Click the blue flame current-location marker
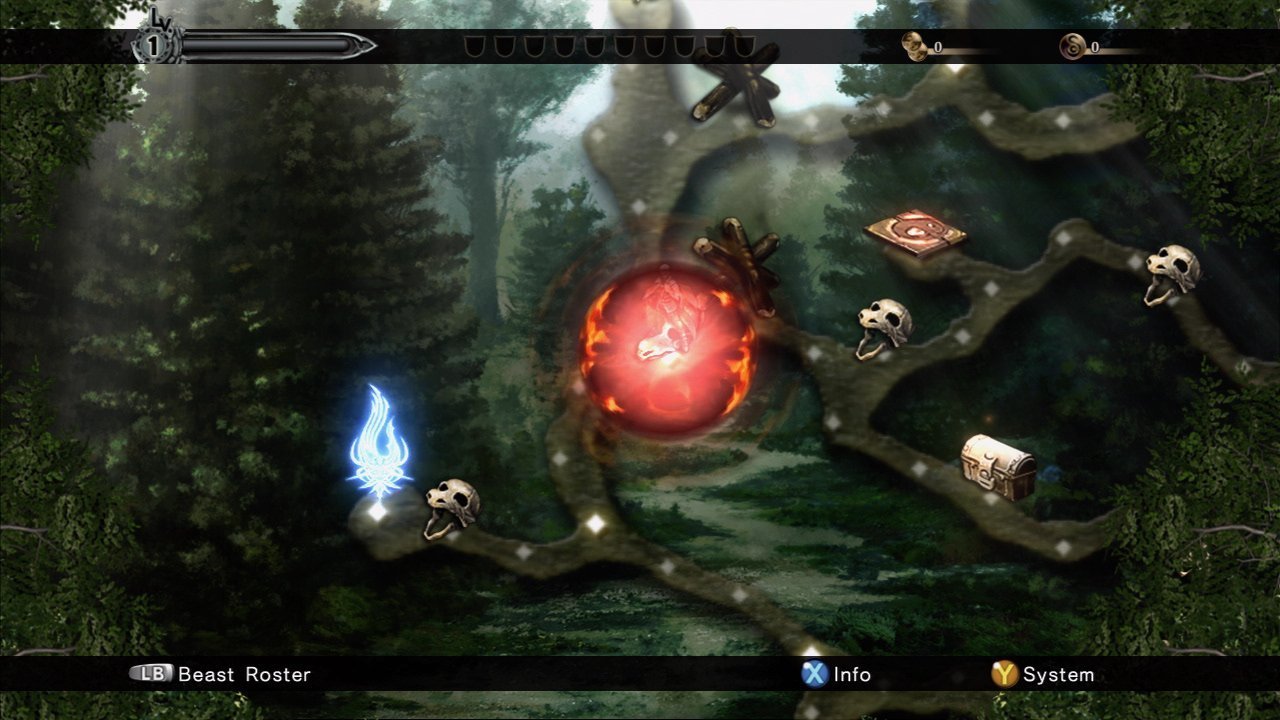1280x720 pixels. pyautogui.click(x=379, y=446)
